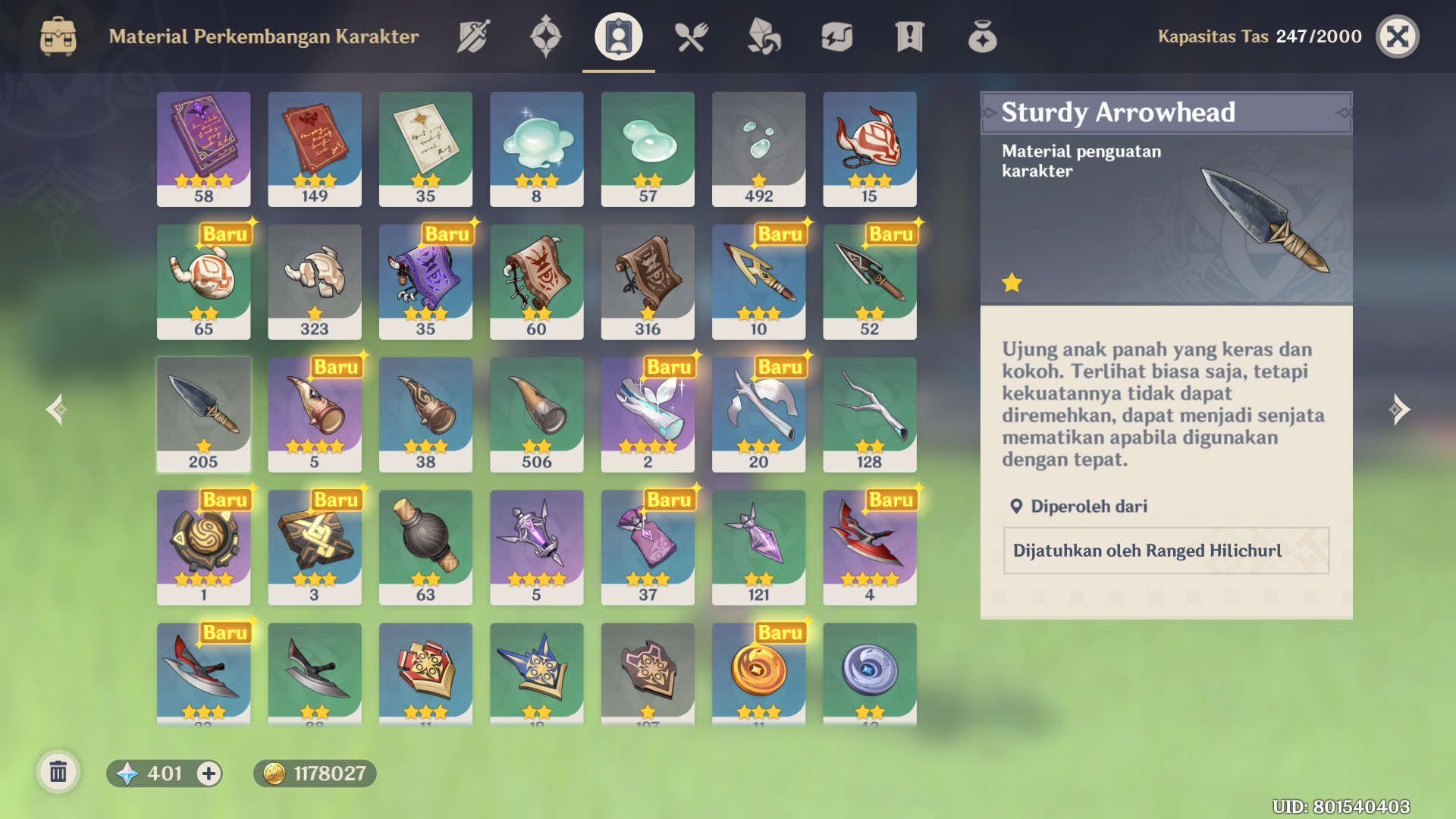The image size is (1456, 819).
Task: Go to the previous inventory page arrow
Action: click(56, 409)
